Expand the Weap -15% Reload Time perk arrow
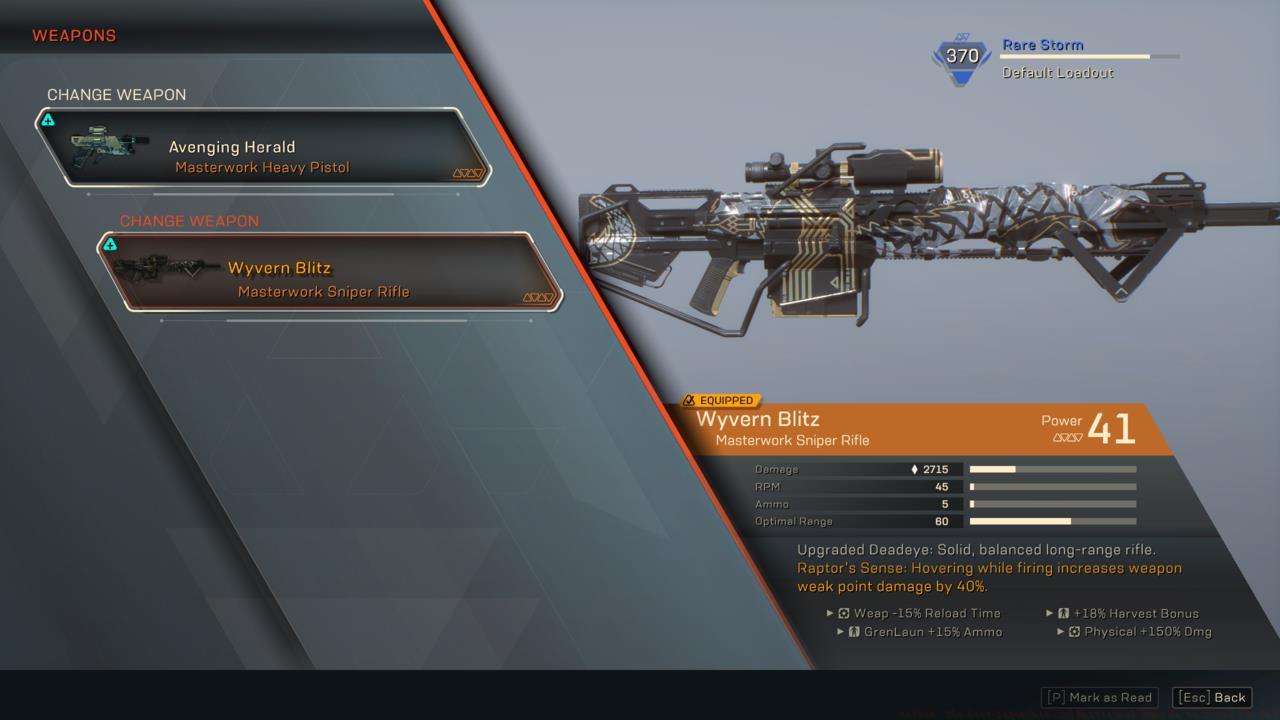Image resolution: width=1280 pixels, height=720 pixels. pos(827,613)
